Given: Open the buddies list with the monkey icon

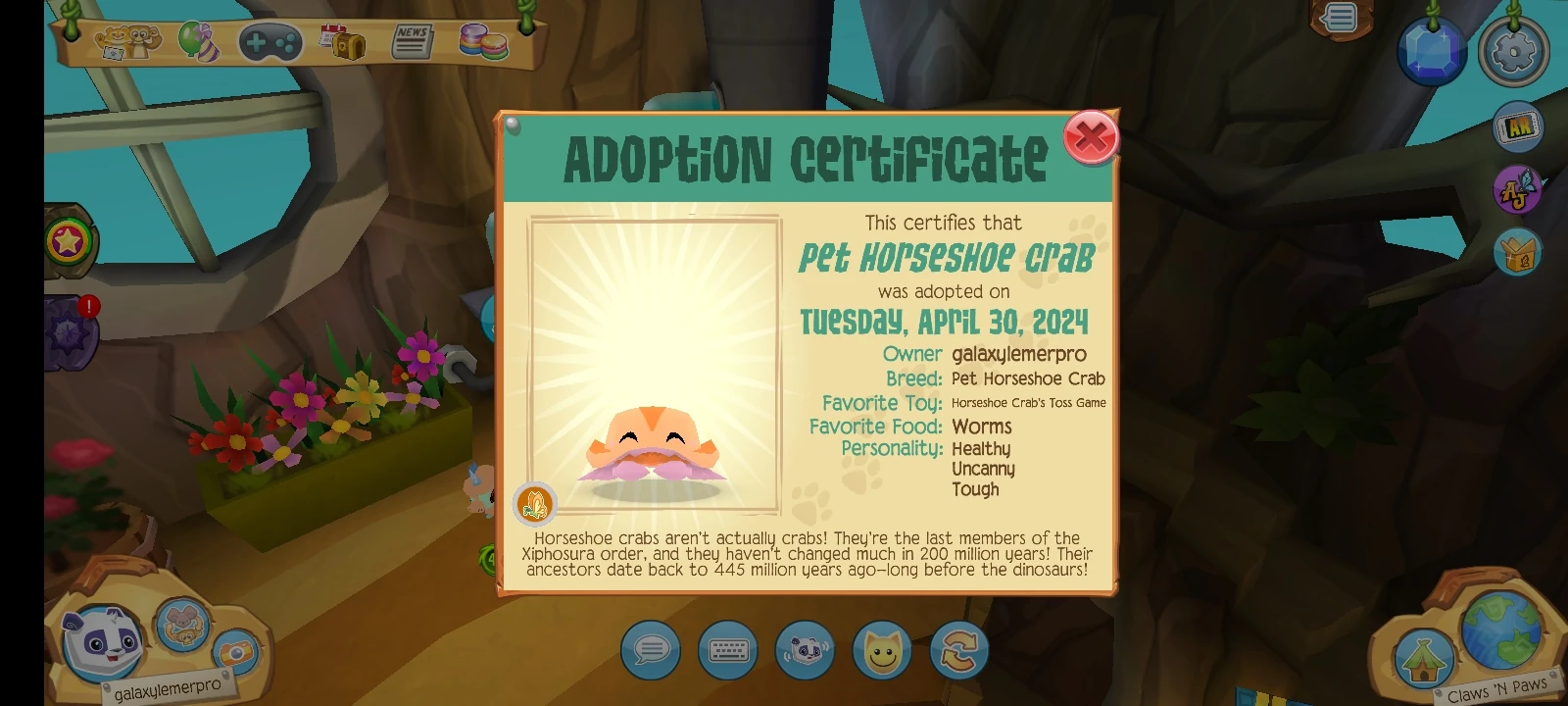Looking at the screenshot, I should pos(126,40).
